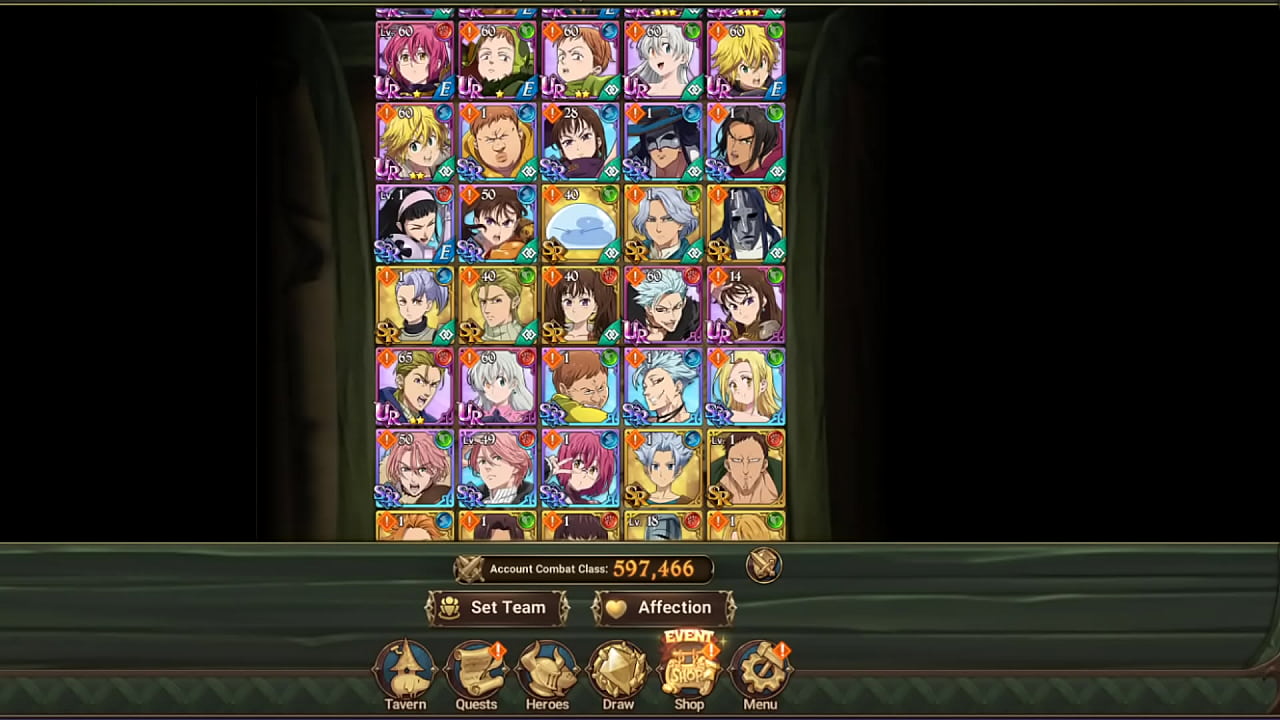This screenshot has width=1280, height=720.
Task: Open the Affection screen
Action: (663, 607)
